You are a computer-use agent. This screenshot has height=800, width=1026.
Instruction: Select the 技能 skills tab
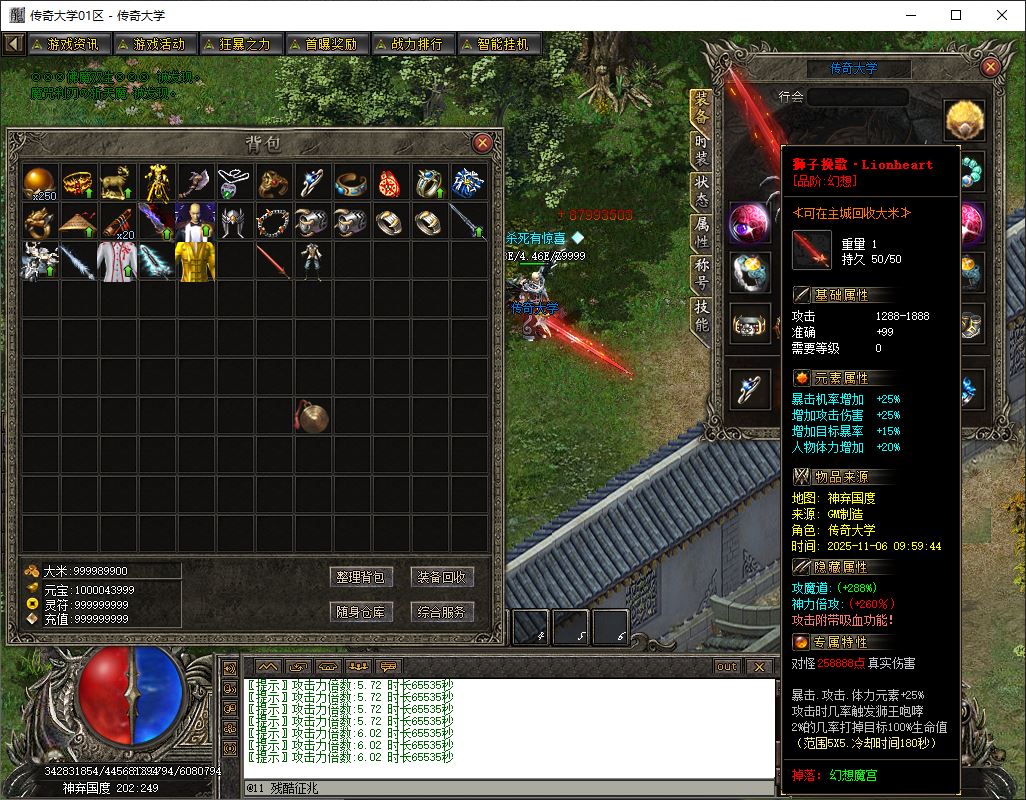click(x=701, y=318)
